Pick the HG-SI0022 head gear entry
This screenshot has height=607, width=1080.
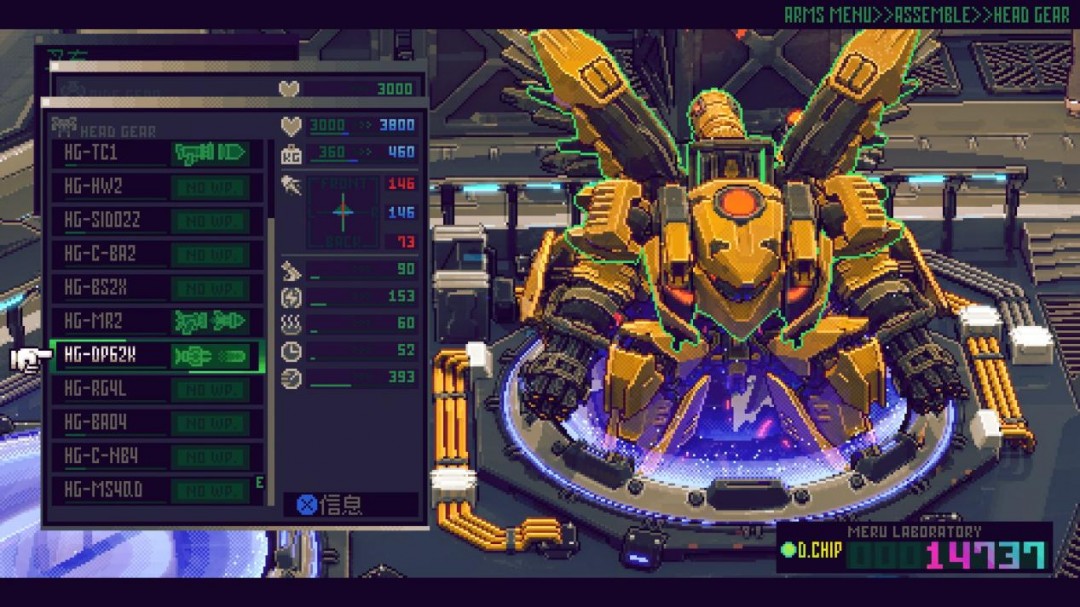pyautogui.click(x=157, y=221)
